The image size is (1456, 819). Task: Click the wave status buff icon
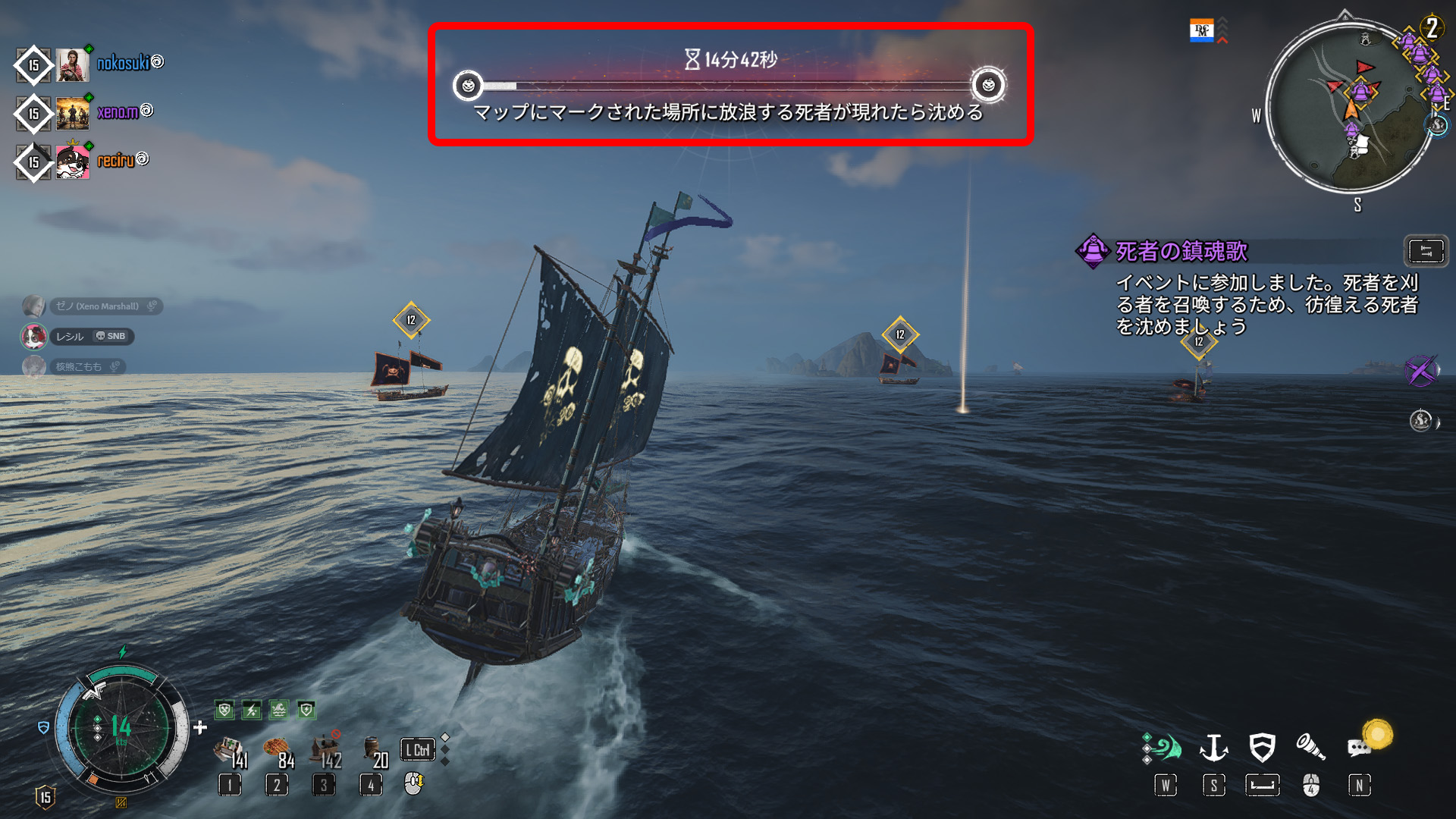(279, 711)
